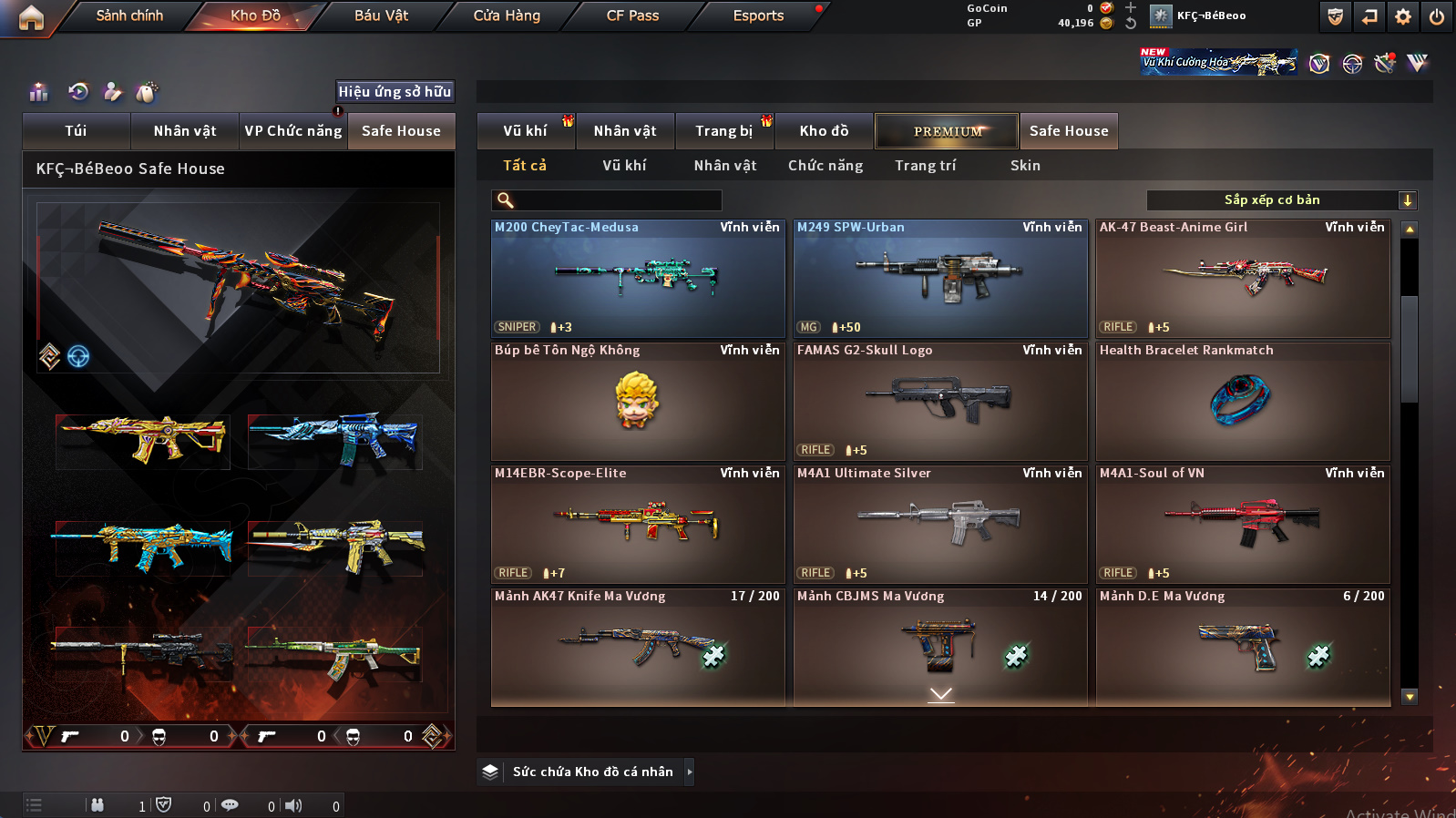
Task: Select the Trang bị equipment tab
Action: (723, 131)
